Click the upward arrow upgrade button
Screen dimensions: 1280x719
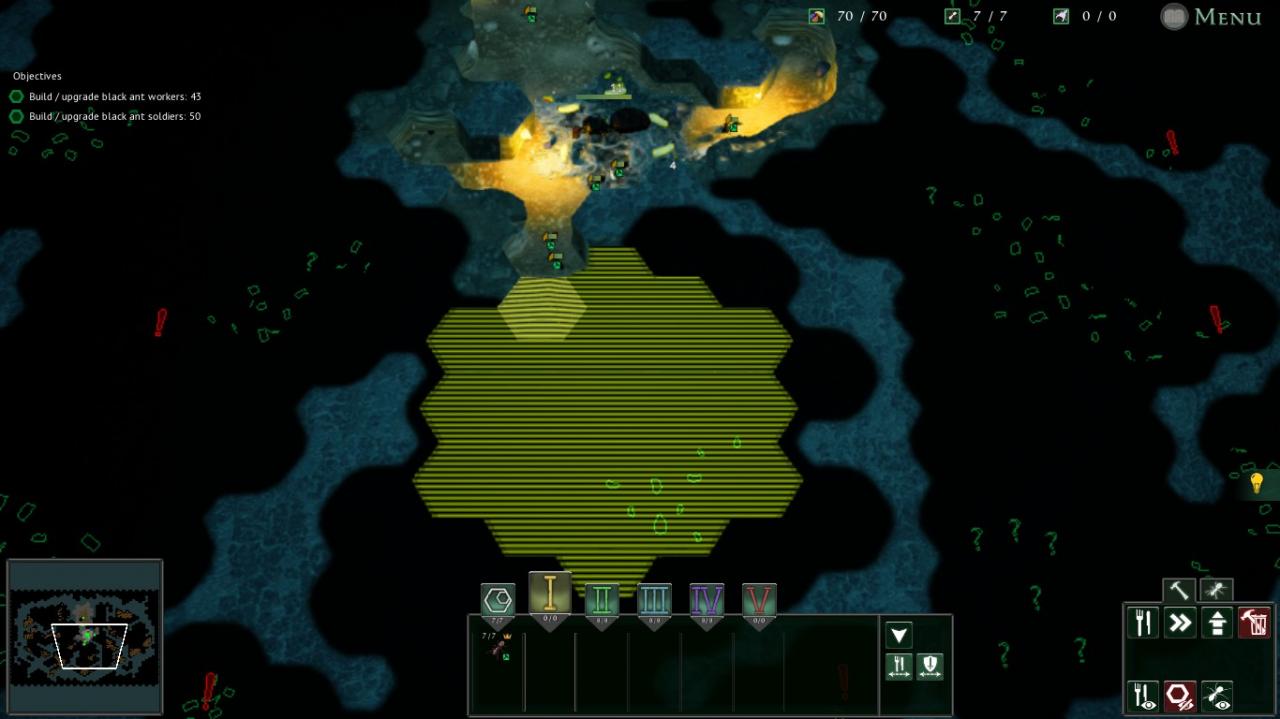[1217, 623]
